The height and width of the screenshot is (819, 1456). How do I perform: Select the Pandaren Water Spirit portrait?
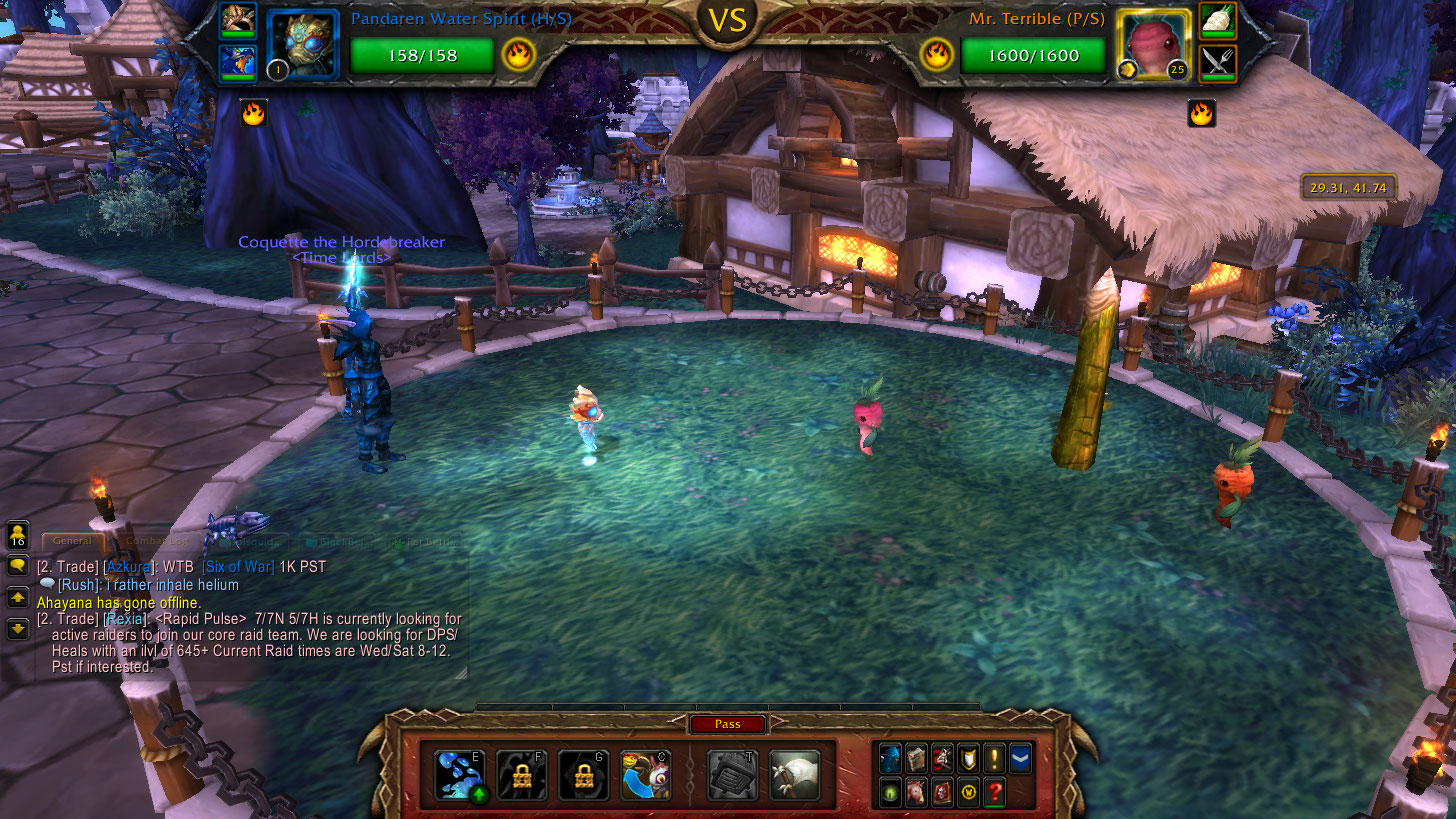point(303,45)
